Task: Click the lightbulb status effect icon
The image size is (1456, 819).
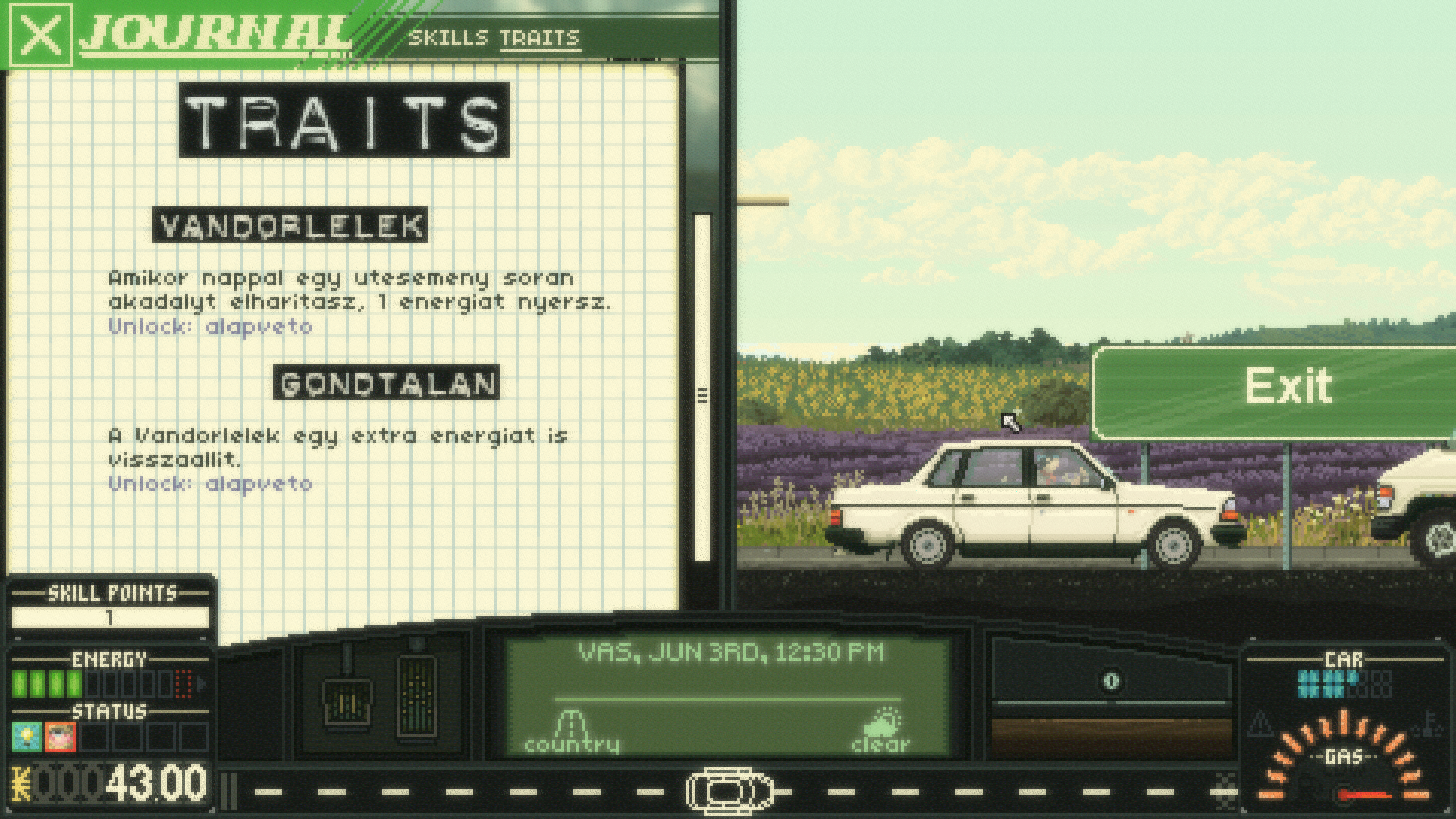Action: 27,736
